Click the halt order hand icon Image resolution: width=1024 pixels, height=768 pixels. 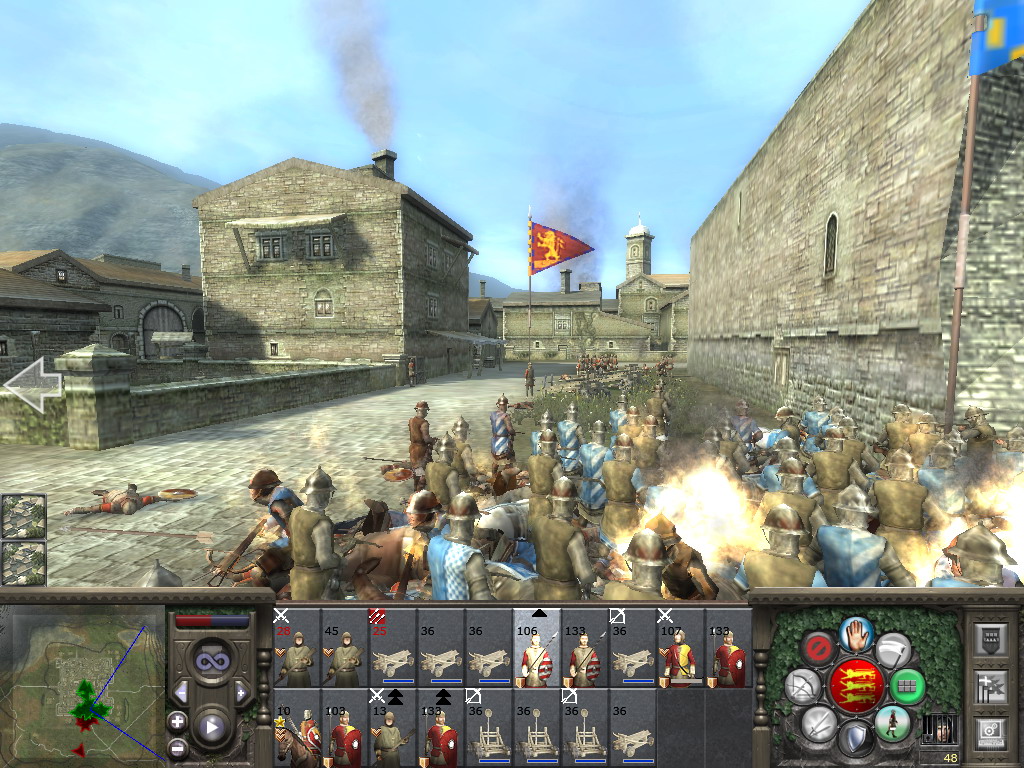point(855,633)
